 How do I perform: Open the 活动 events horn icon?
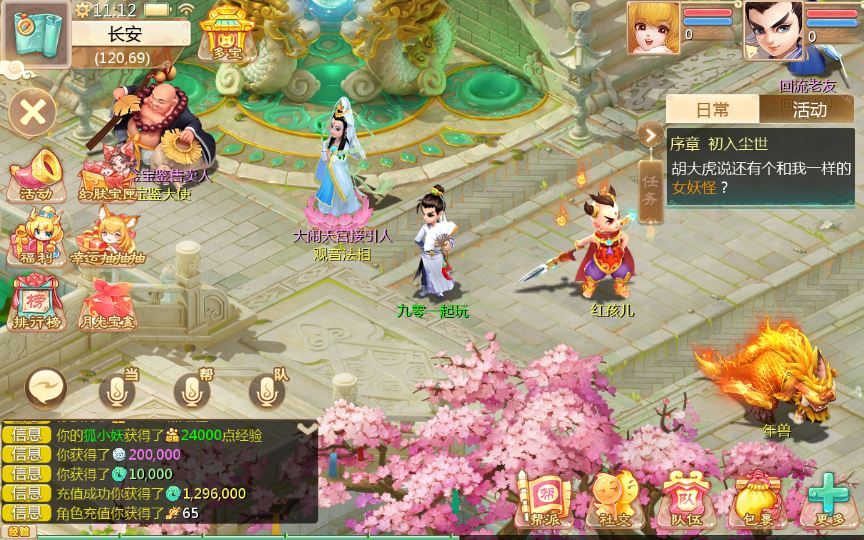tap(34, 174)
